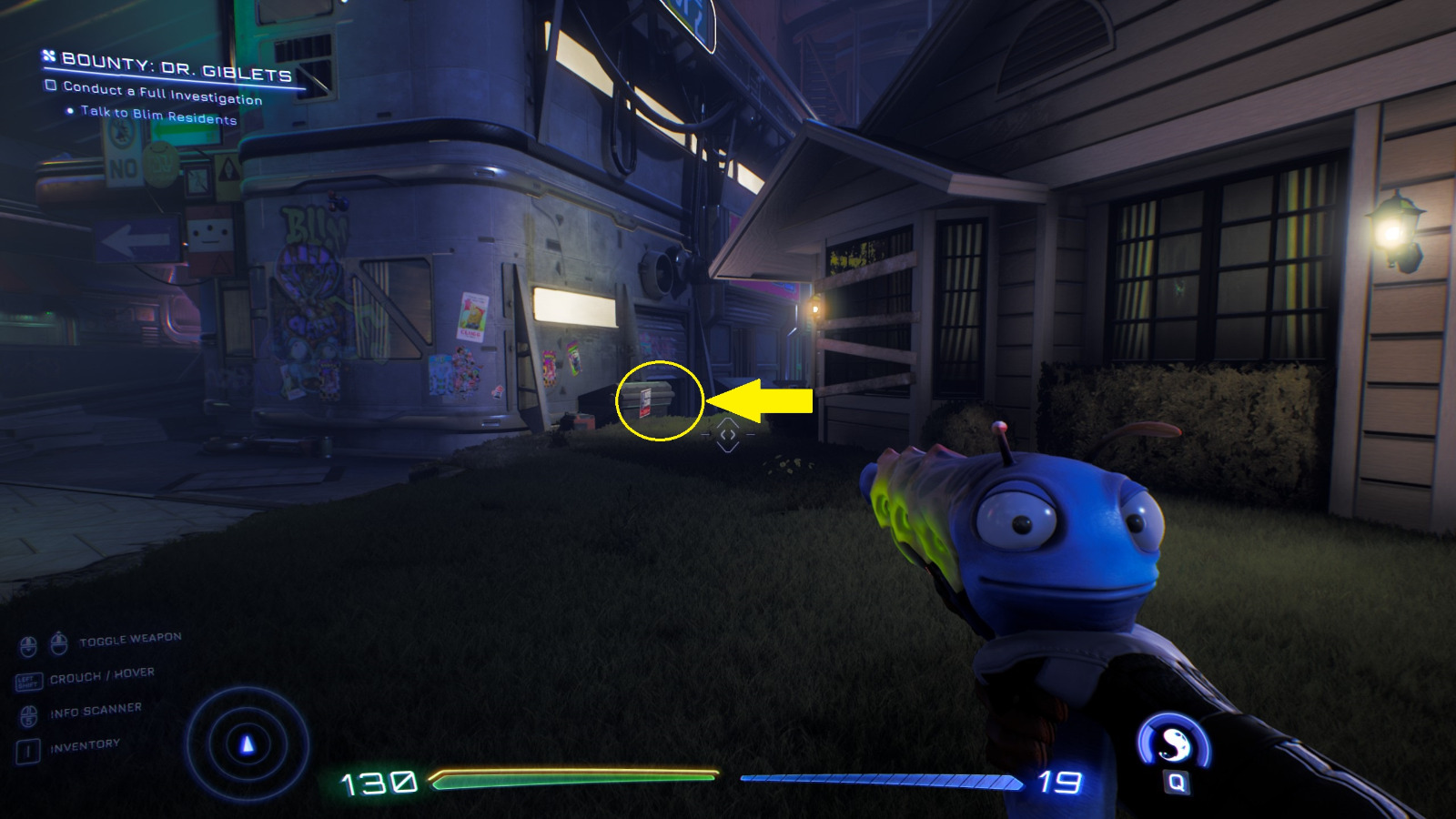Image resolution: width=1456 pixels, height=819 pixels.
Task: Click the NO TV sign on the building
Action: [123, 159]
